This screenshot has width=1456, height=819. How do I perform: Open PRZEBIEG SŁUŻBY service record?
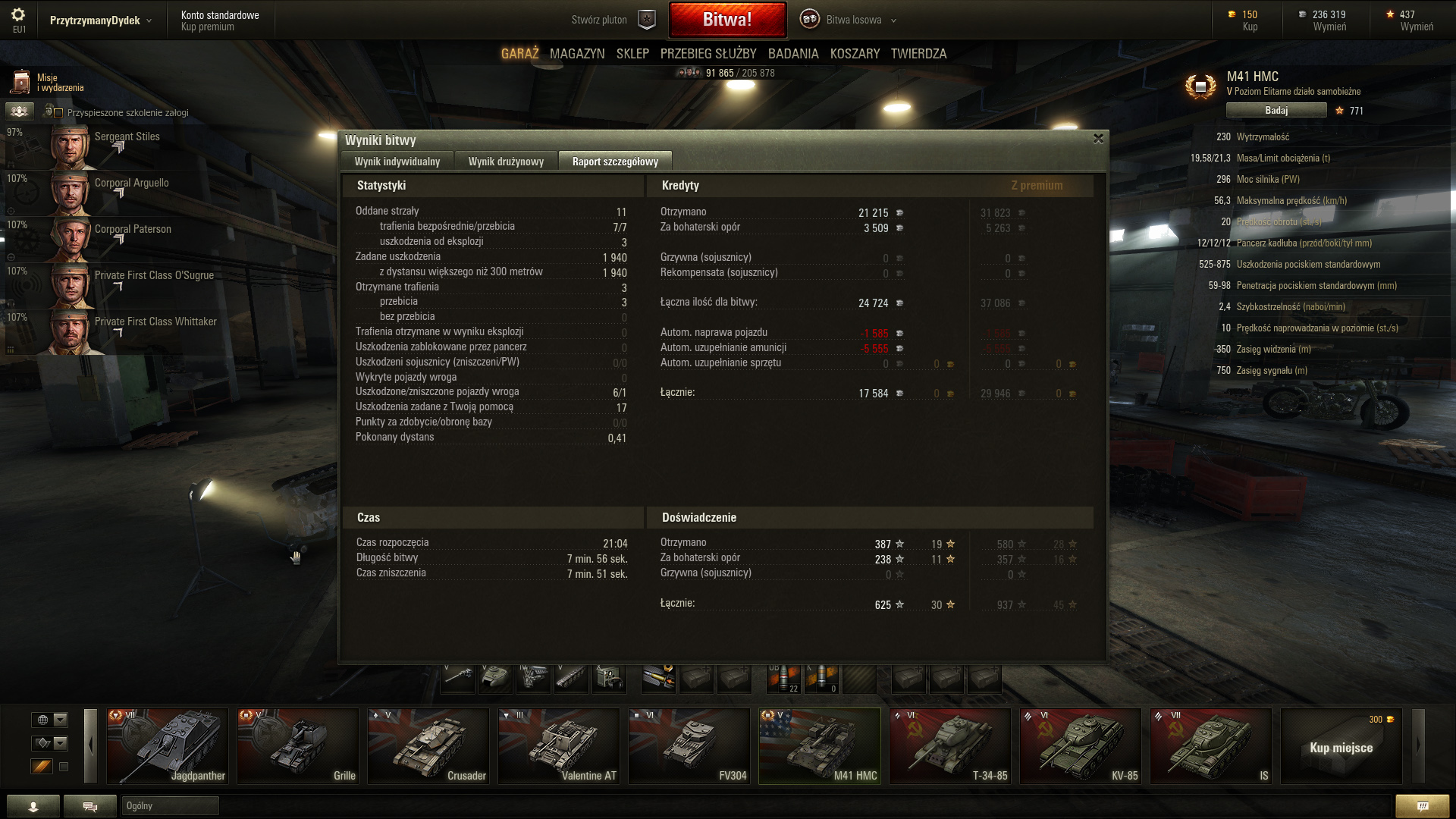(x=708, y=54)
